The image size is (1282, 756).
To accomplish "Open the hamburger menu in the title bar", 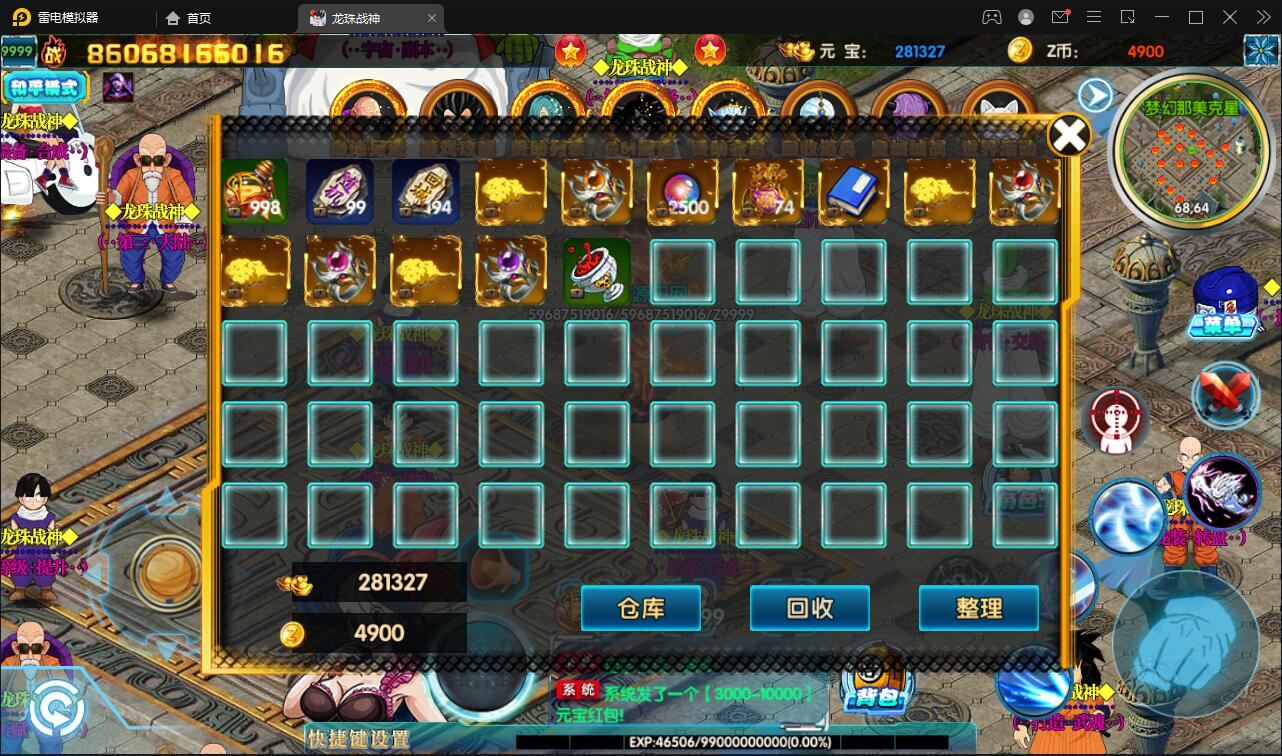I will (x=1094, y=17).
